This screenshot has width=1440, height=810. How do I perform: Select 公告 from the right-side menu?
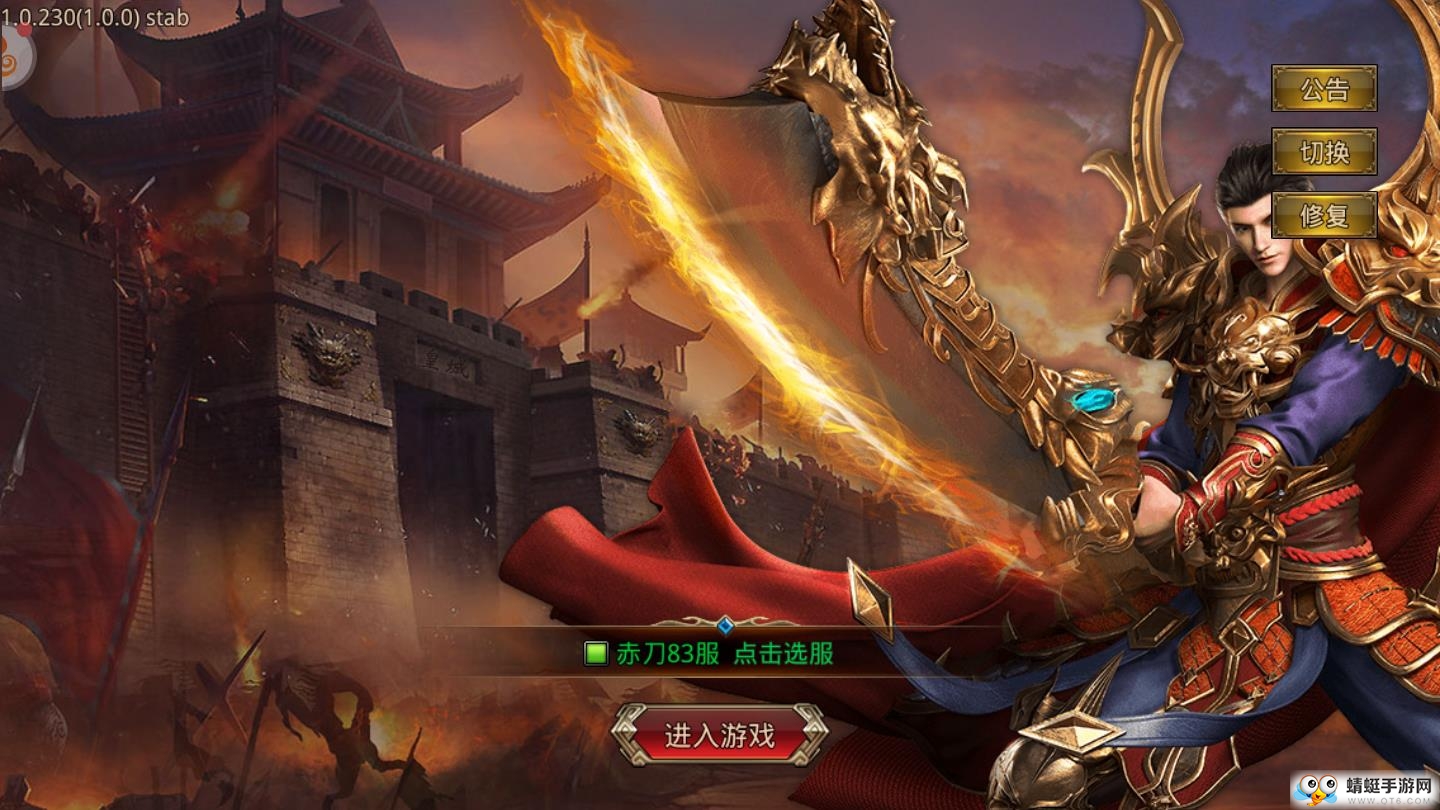[1325, 91]
